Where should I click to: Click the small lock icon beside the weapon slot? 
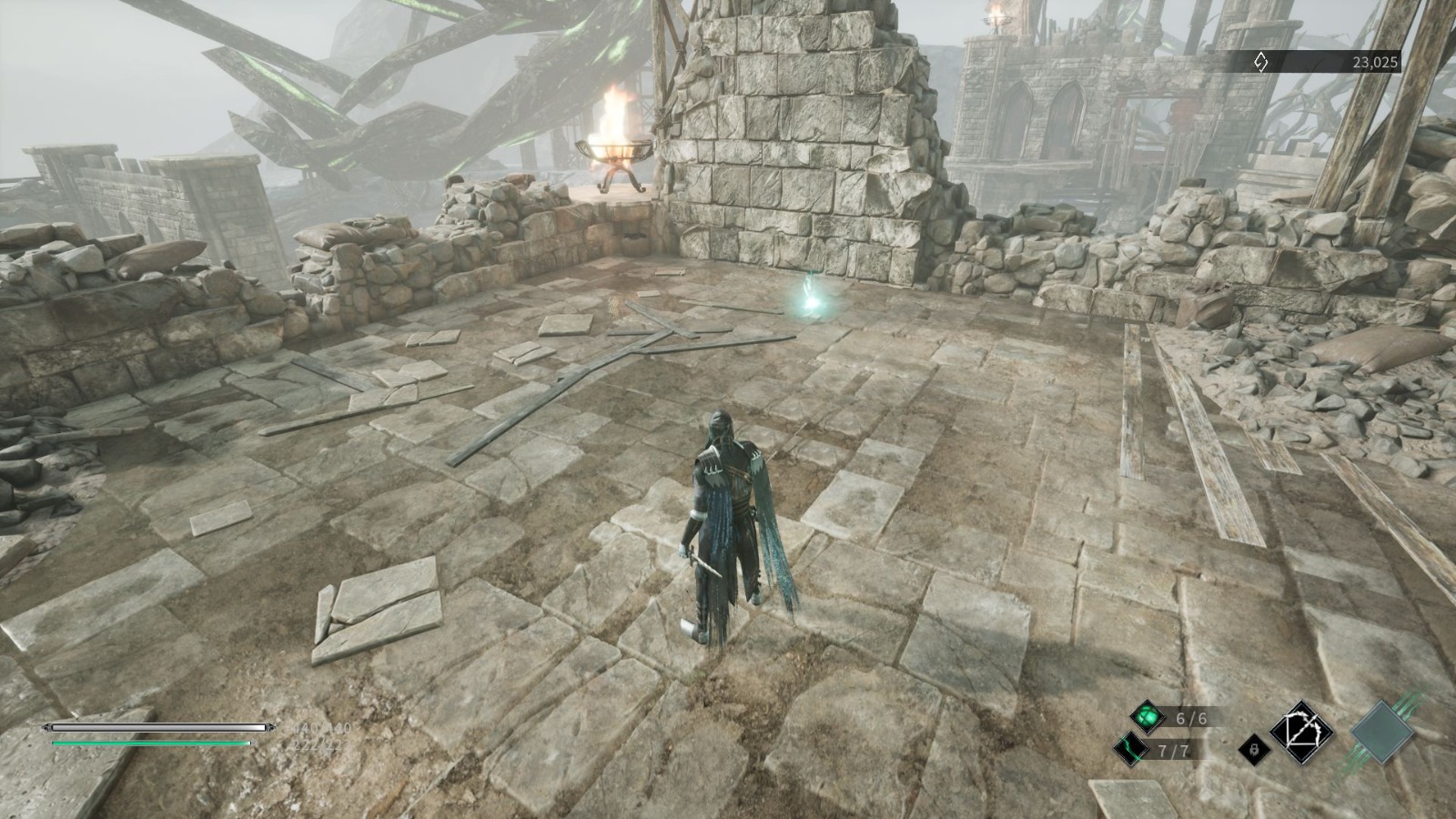(1254, 750)
